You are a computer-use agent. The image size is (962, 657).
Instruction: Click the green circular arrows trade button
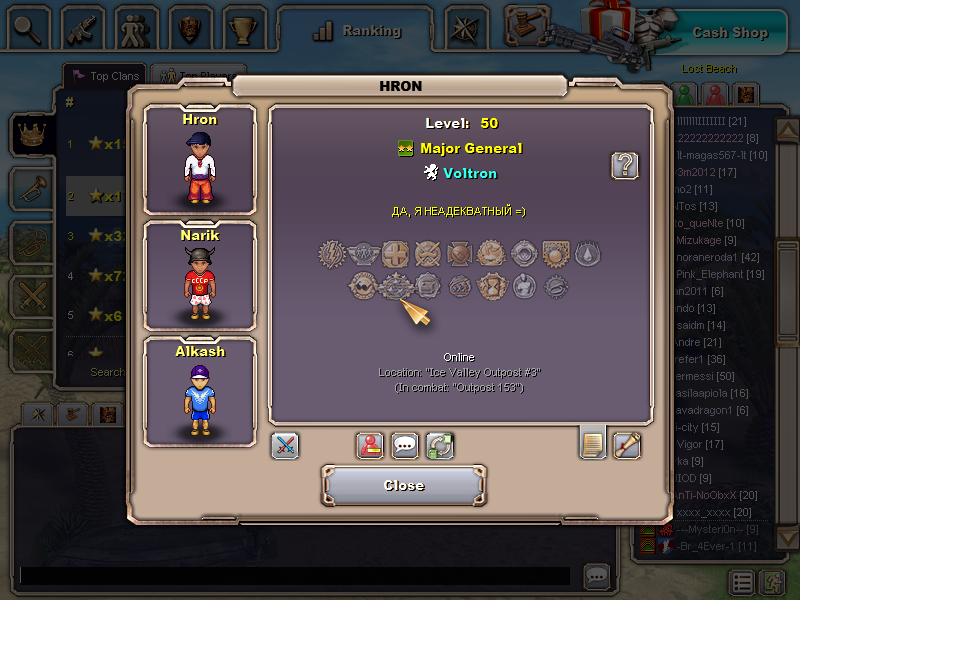(440, 446)
